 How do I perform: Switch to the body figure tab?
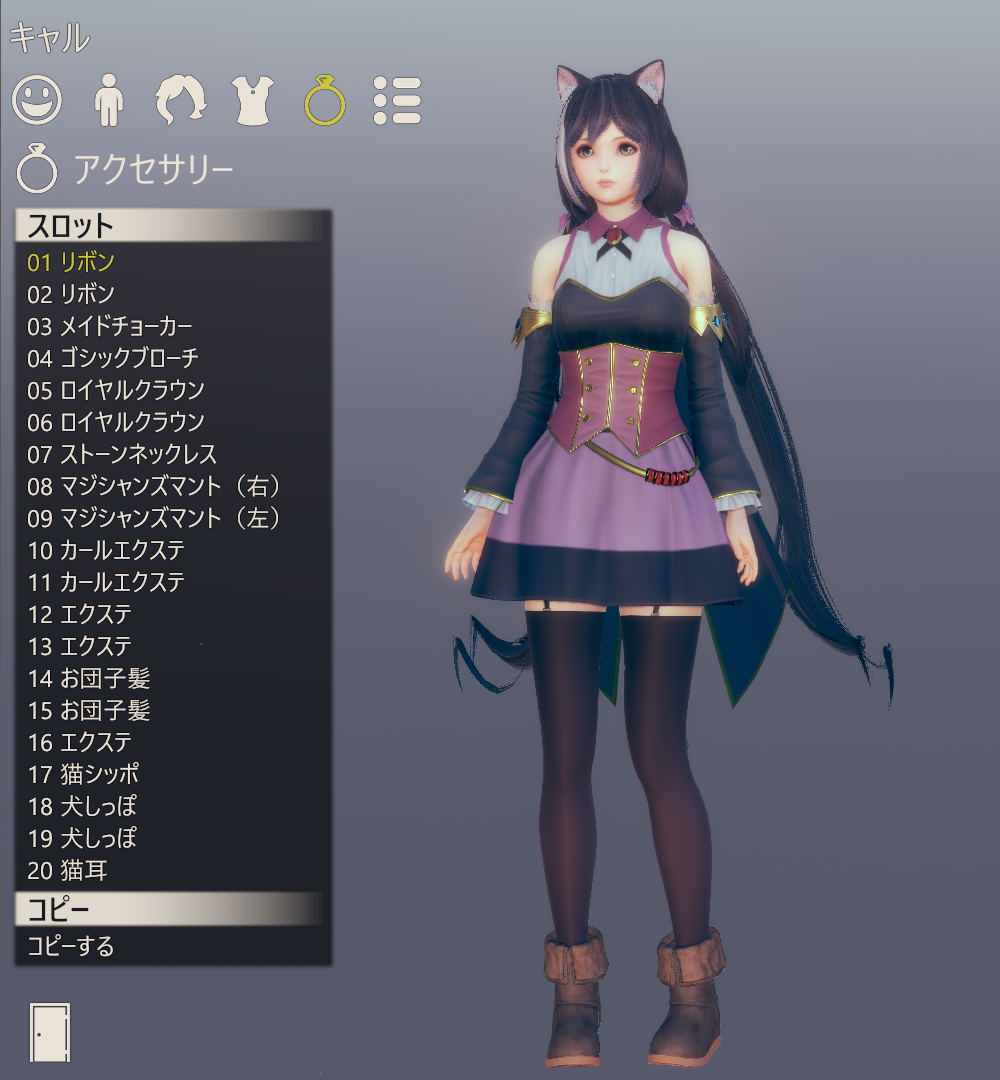coord(108,100)
